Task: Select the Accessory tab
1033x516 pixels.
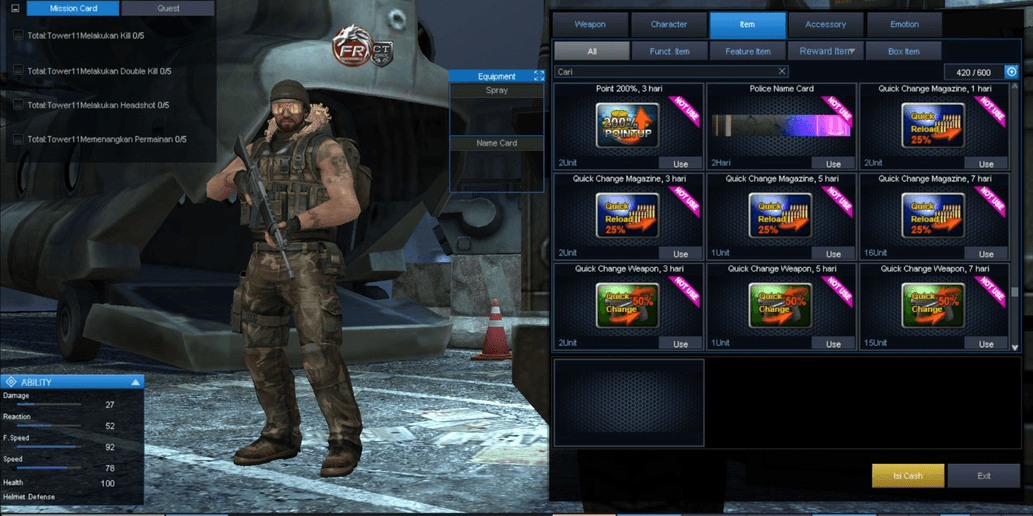Action: [x=825, y=24]
